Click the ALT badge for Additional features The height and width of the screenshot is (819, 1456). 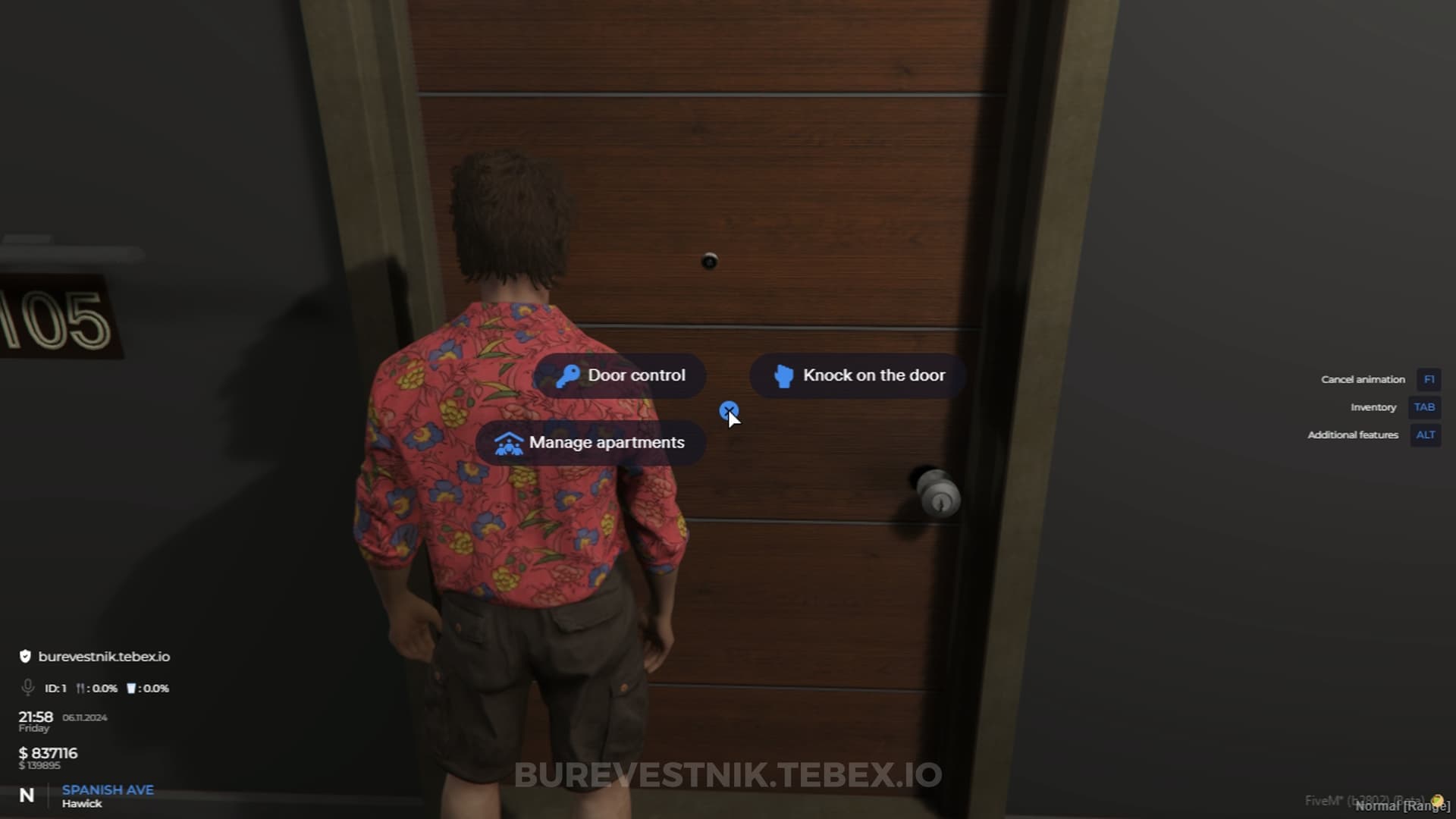pos(1425,435)
